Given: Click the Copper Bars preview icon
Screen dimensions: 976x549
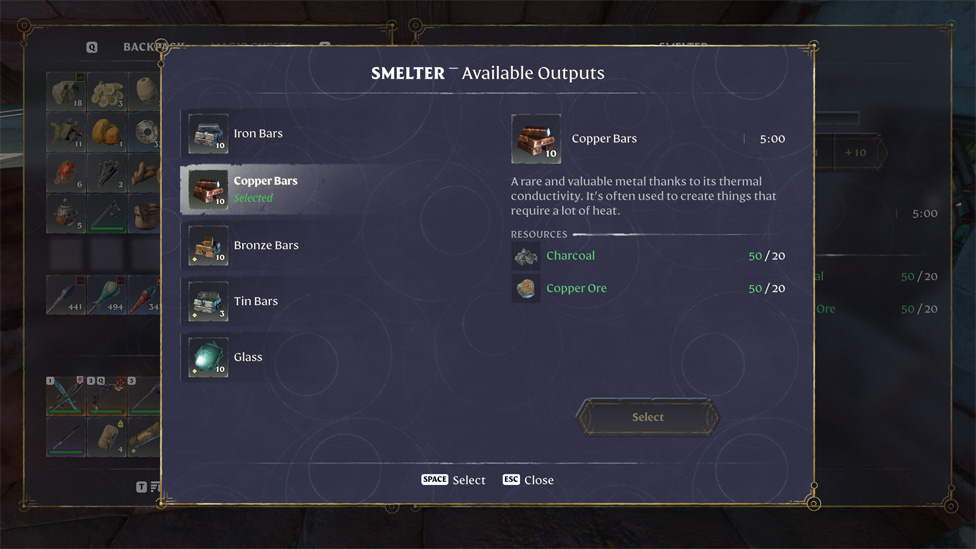Looking at the screenshot, I should click(x=536, y=139).
